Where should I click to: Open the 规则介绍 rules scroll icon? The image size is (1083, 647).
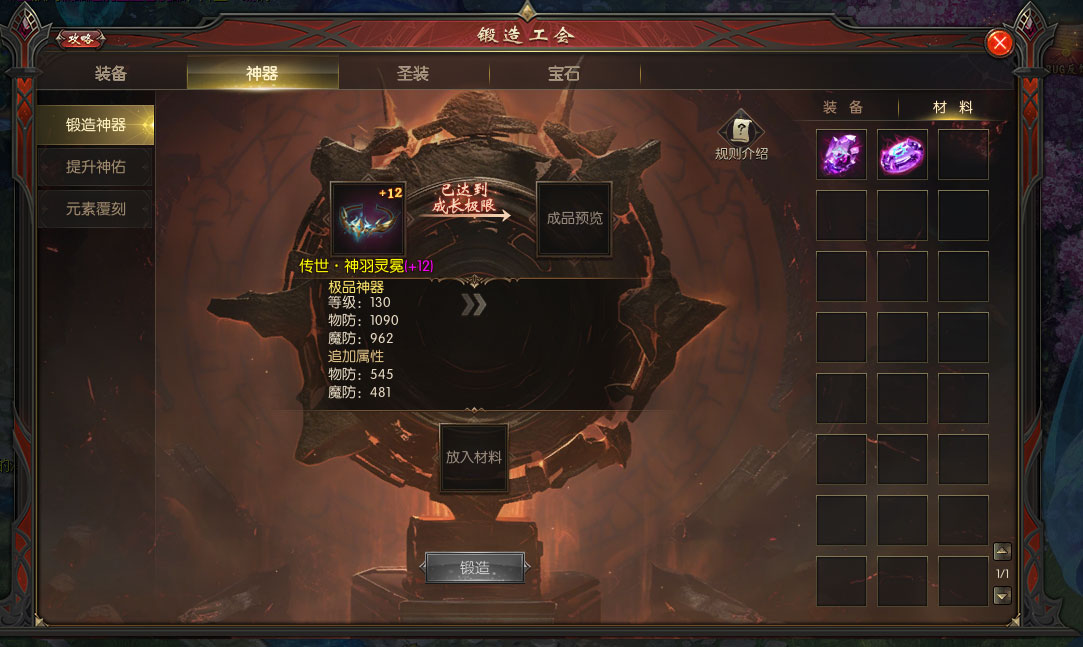pos(741,130)
